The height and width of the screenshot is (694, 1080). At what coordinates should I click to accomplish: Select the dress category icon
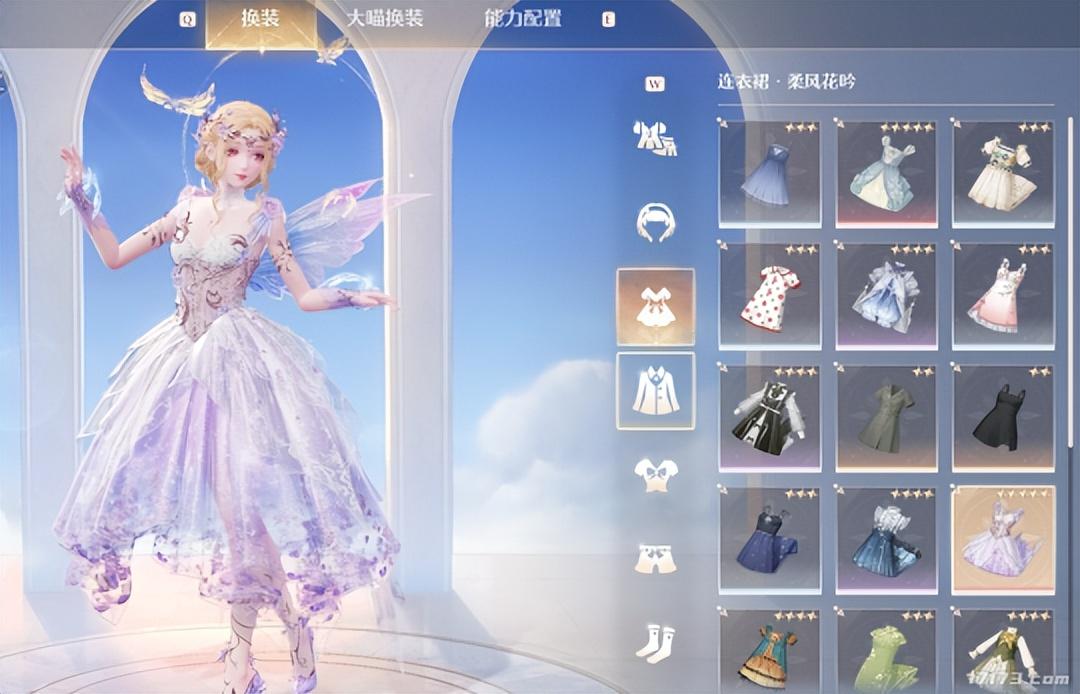point(655,304)
